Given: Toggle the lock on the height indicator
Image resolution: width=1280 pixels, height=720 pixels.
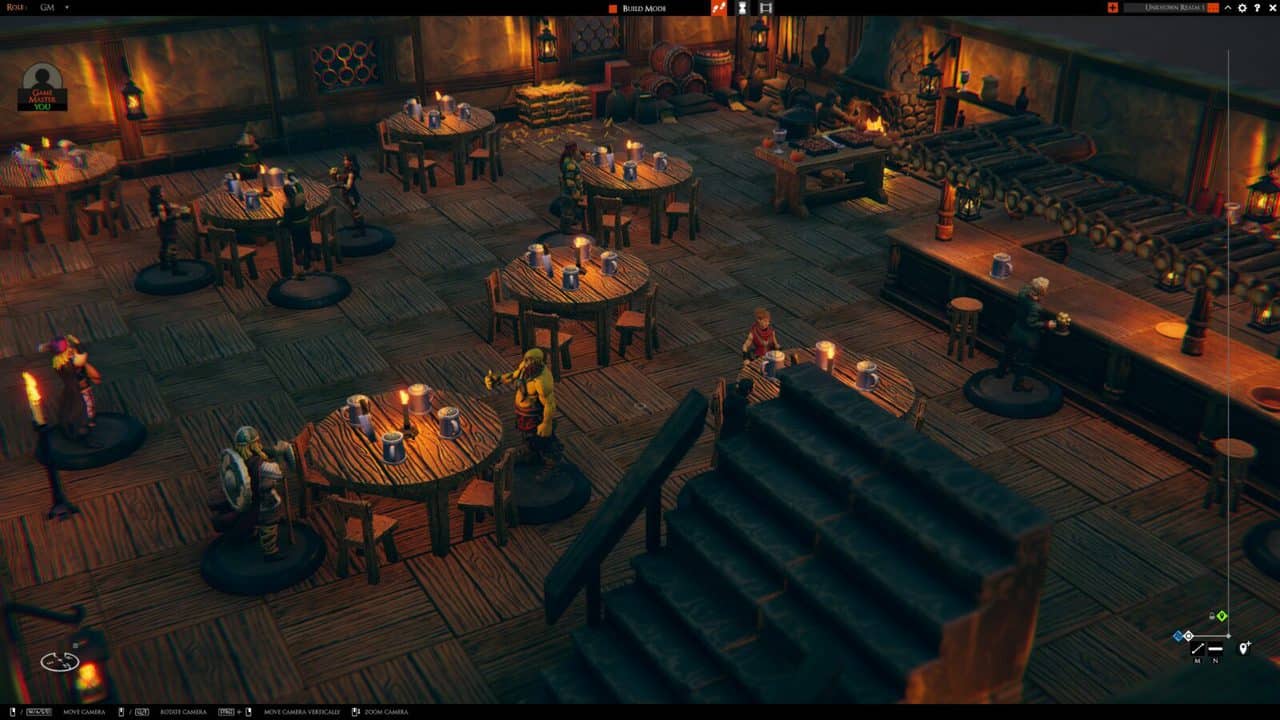Looking at the screenshot, I should [x=1211, y=616].
